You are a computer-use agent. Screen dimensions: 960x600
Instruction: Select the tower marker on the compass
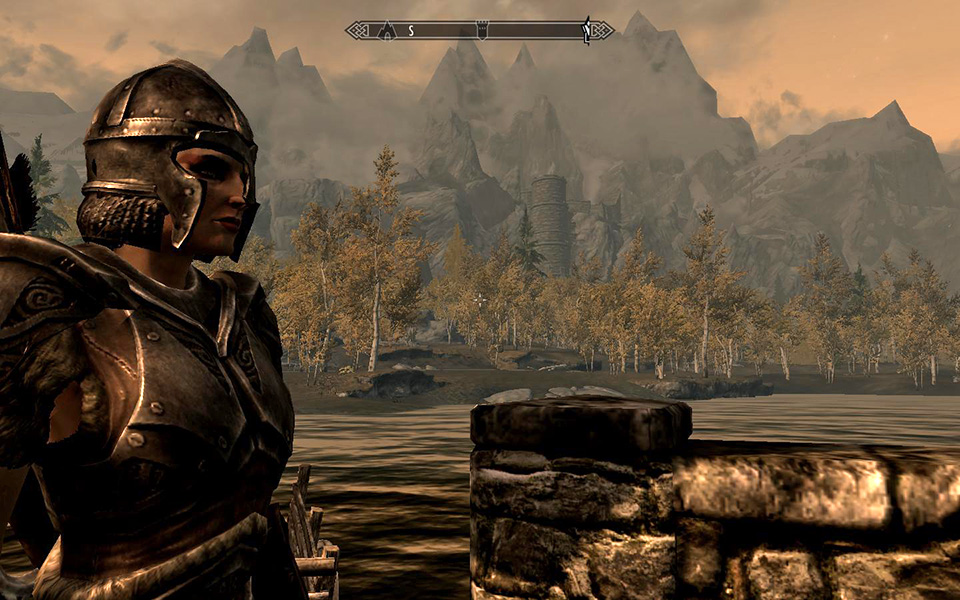[480, 31]
